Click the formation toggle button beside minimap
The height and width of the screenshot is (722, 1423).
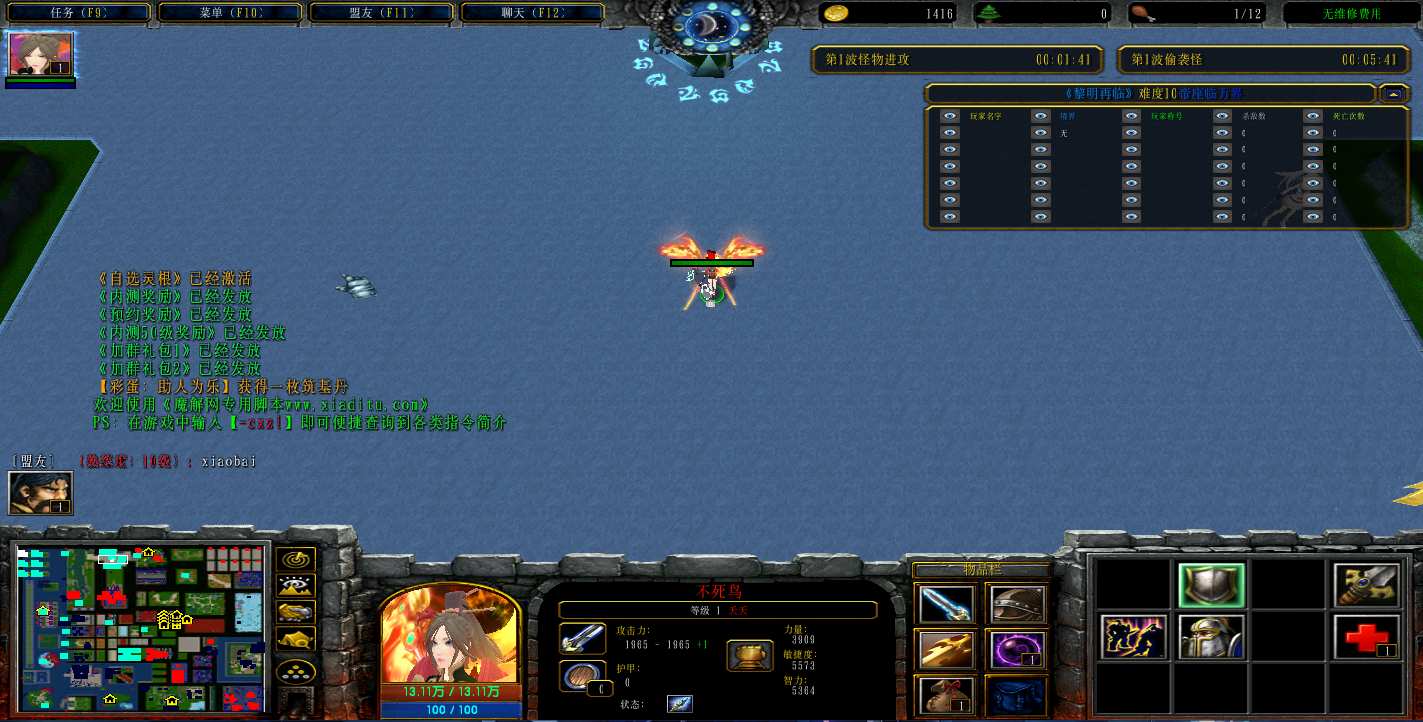(297, 671)
